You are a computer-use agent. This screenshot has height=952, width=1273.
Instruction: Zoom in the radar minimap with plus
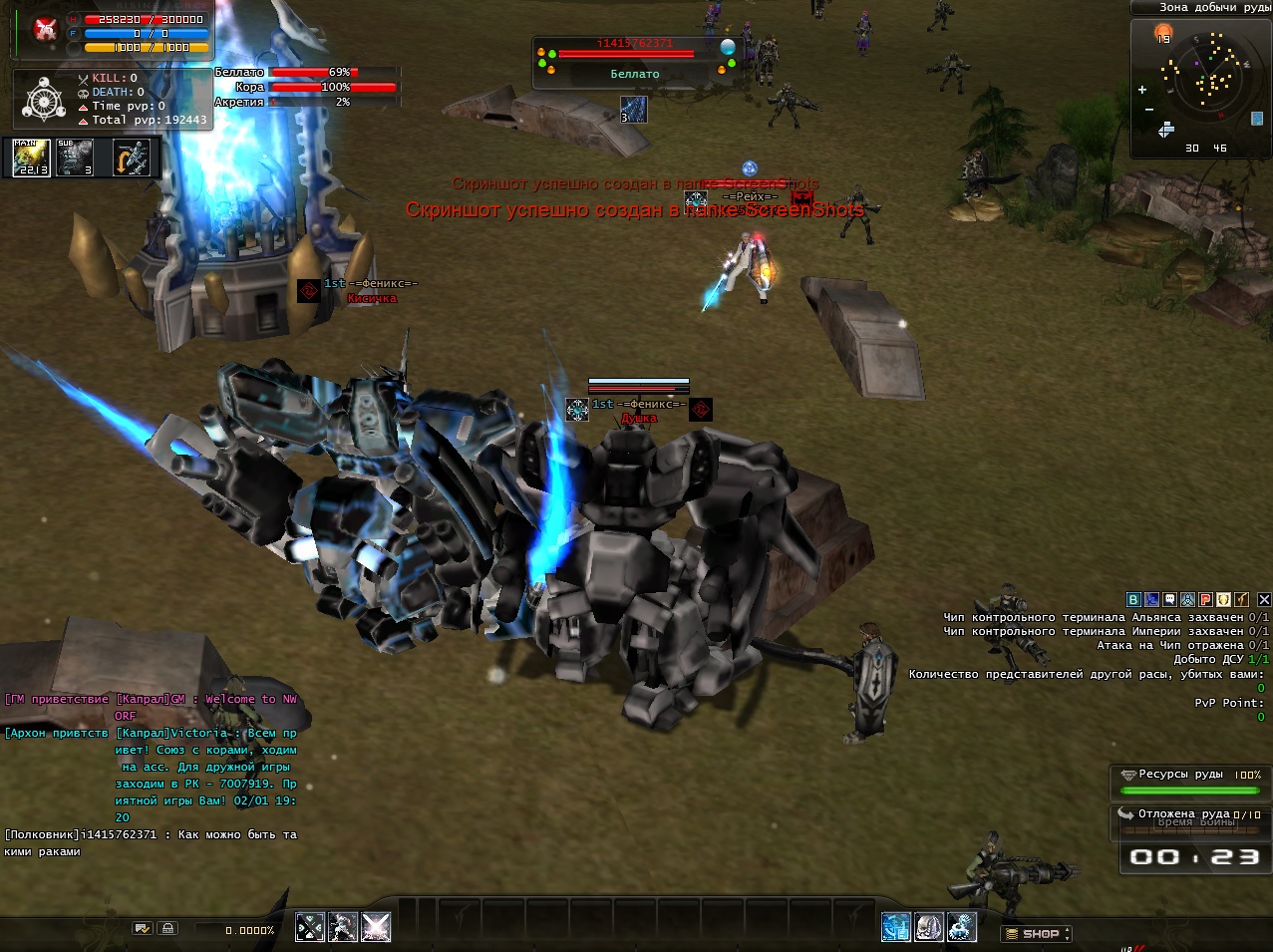[1142, 90]
